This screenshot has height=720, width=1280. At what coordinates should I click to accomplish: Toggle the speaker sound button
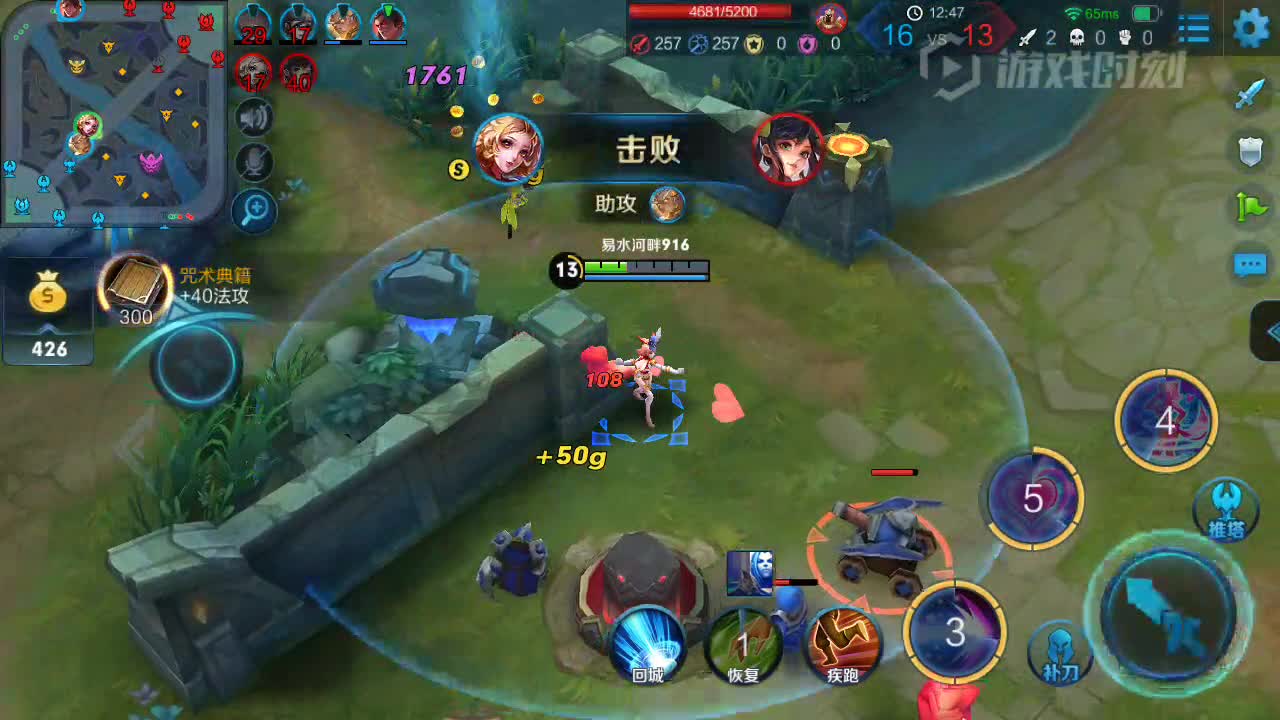tap(255, 118)
